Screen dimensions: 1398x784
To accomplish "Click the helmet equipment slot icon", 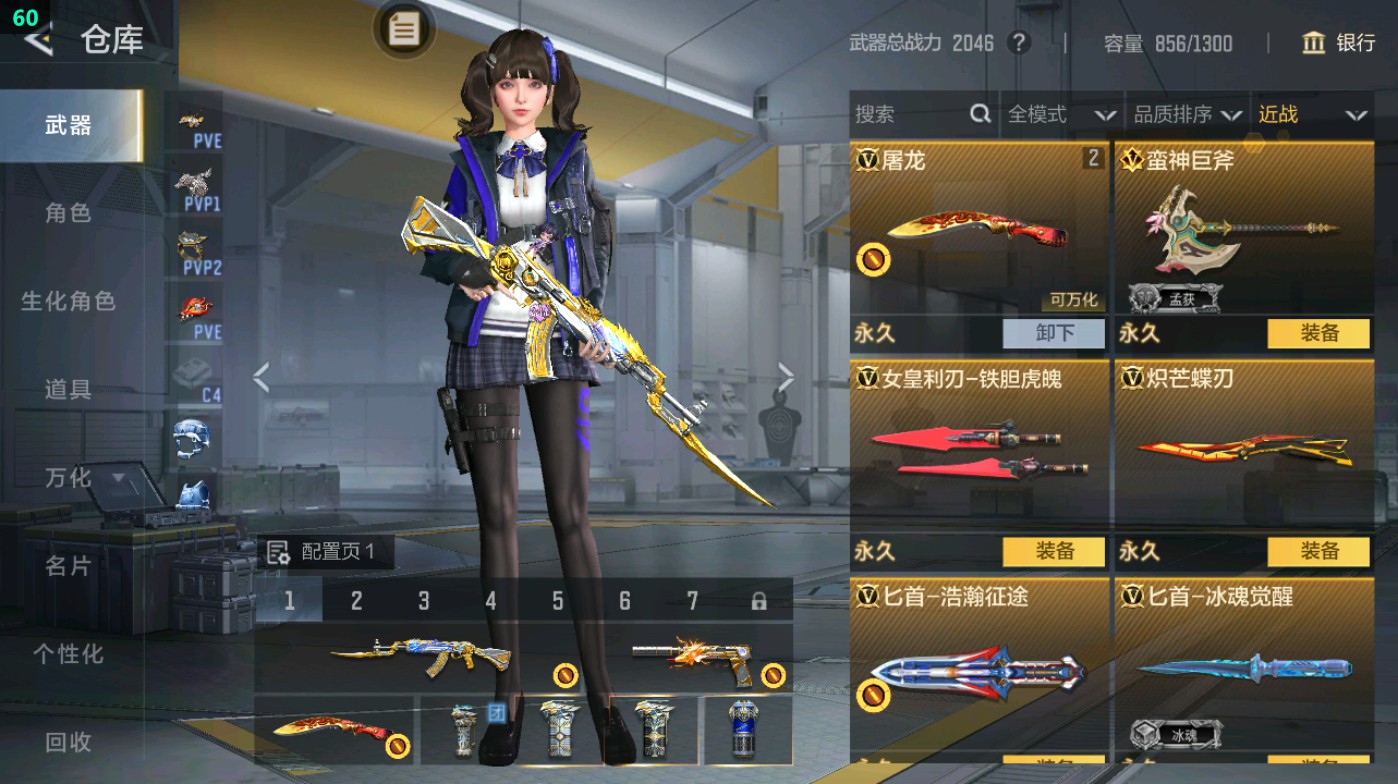I will (196, 438).
